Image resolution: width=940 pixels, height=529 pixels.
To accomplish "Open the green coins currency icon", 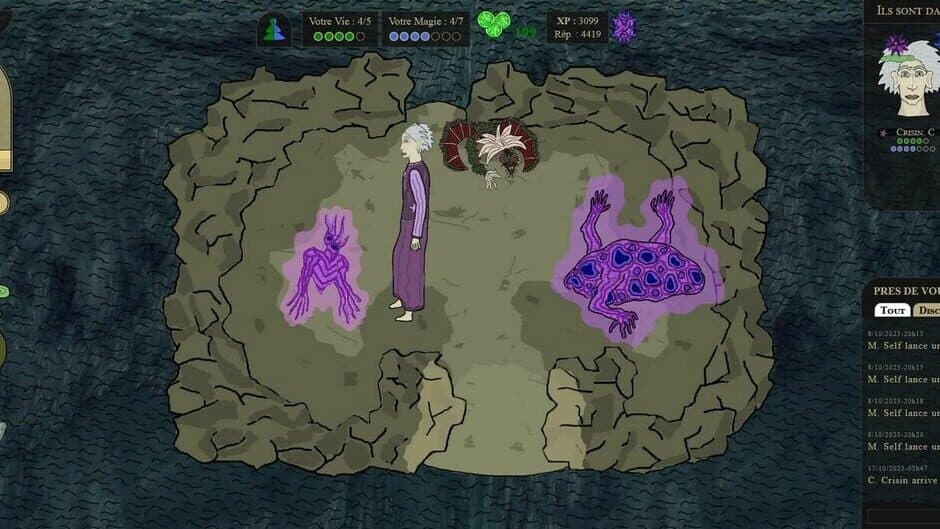I will tap(492, 23).
